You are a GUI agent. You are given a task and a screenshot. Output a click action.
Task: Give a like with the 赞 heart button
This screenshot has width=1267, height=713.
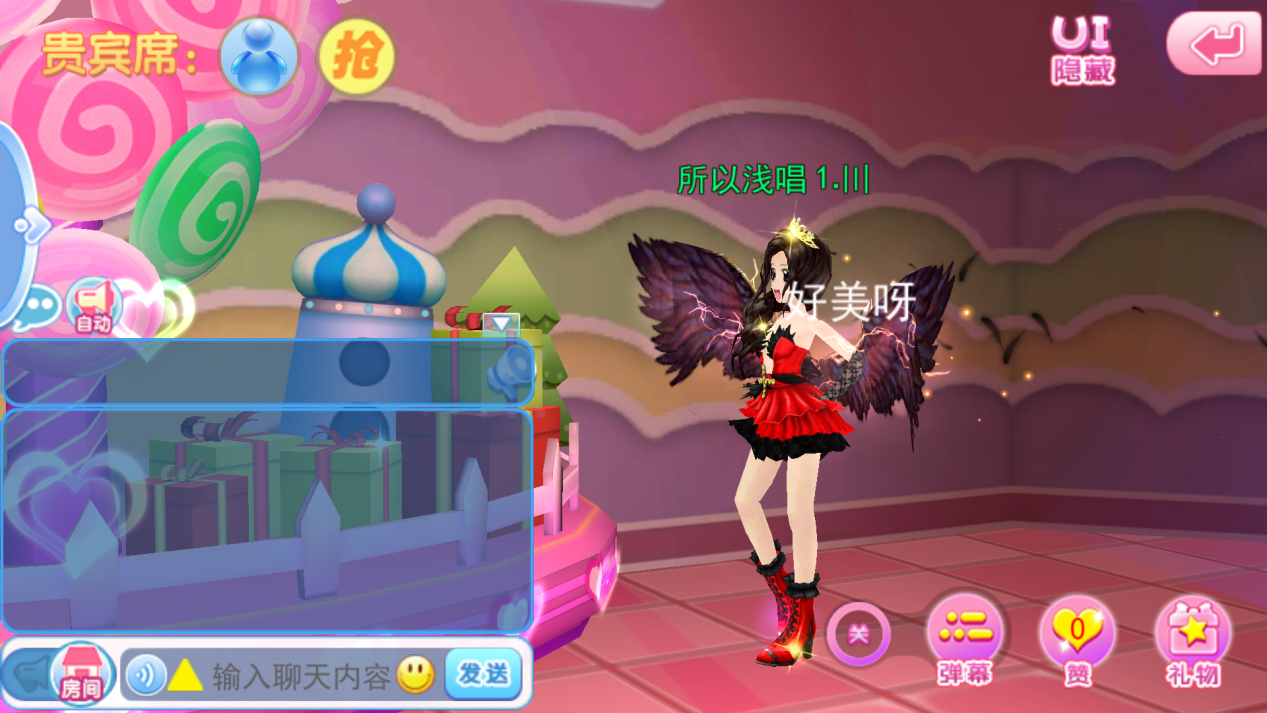coord(1077,640)
